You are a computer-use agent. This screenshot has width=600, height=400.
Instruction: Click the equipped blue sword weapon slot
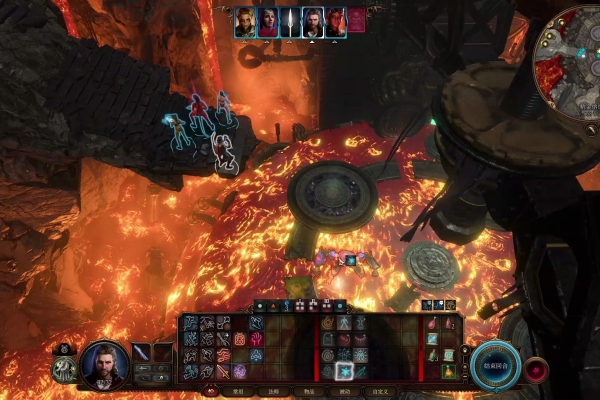pos(141,352)
